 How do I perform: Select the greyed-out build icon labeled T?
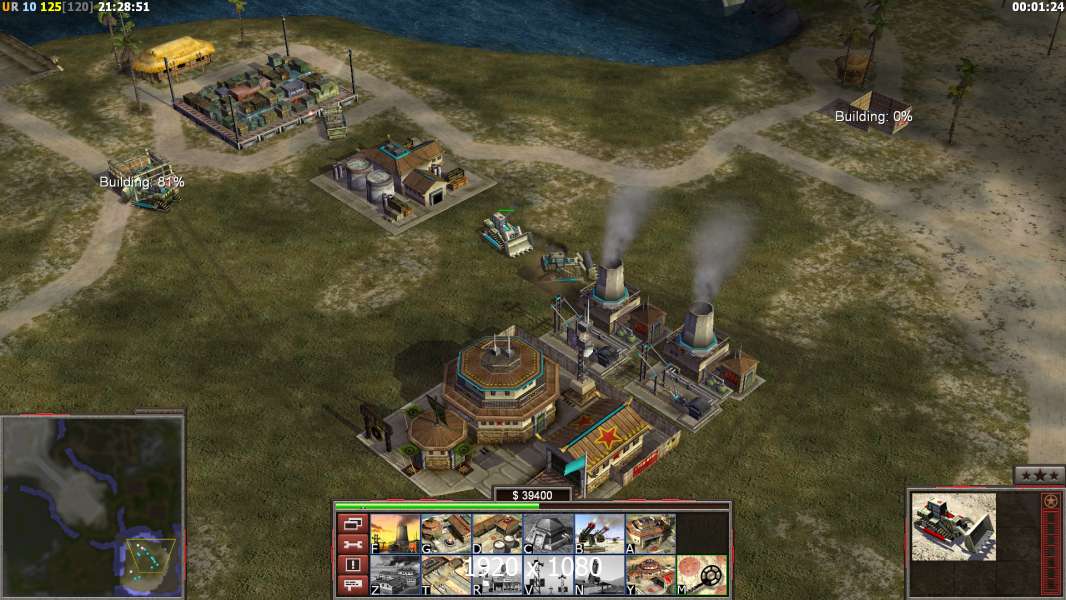pos(446,575)
